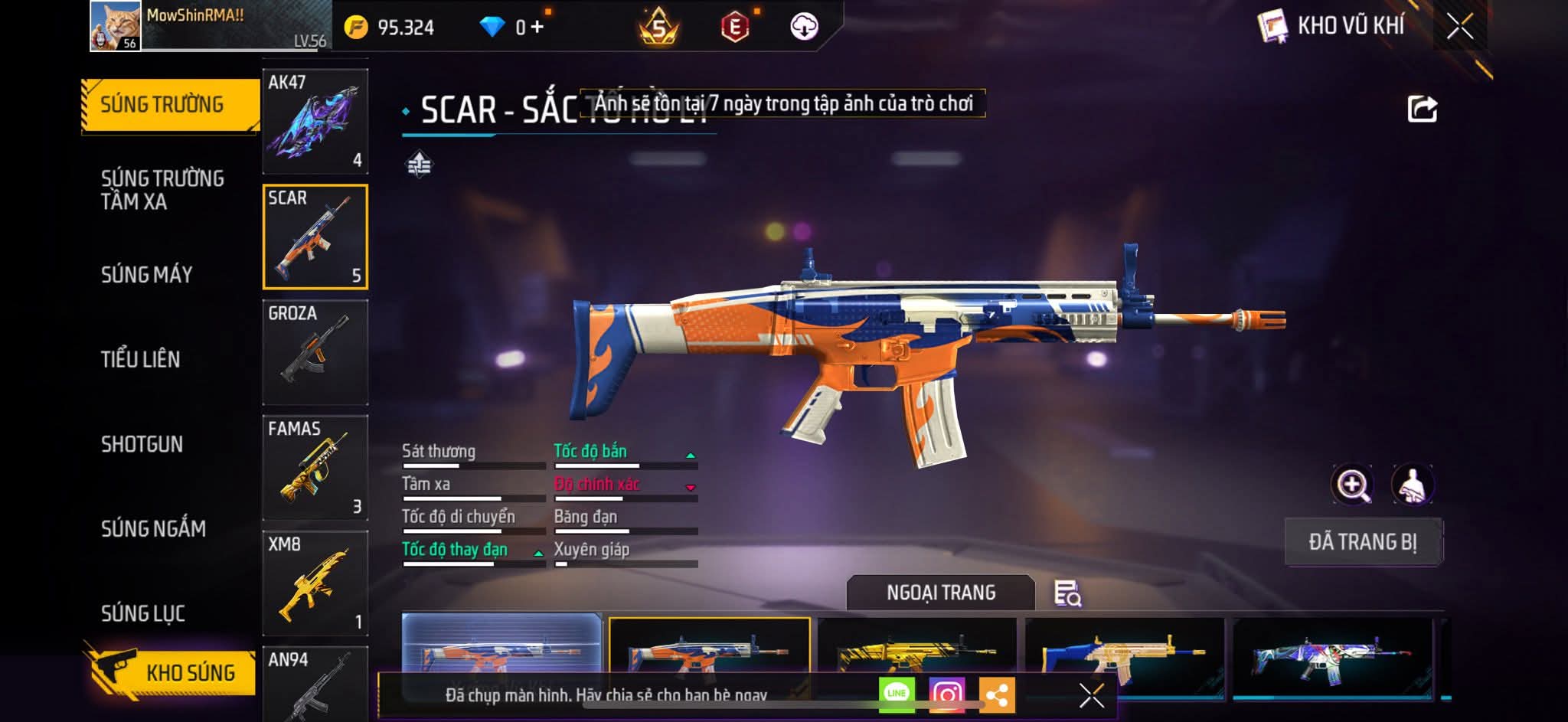Add diamonds with the plus button
Image resolution: width=1568 pixels, height=722 pixels.
[537, 28]
